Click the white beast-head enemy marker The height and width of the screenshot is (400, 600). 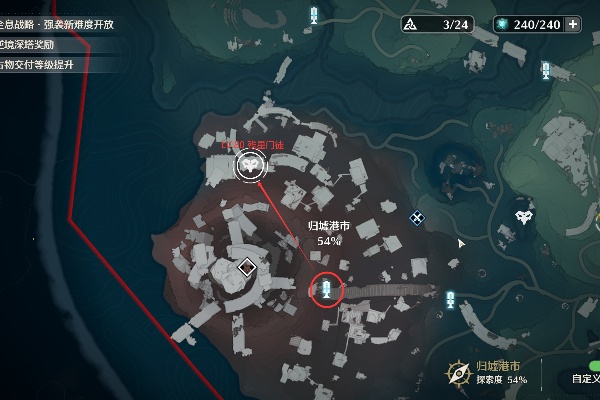524,216
